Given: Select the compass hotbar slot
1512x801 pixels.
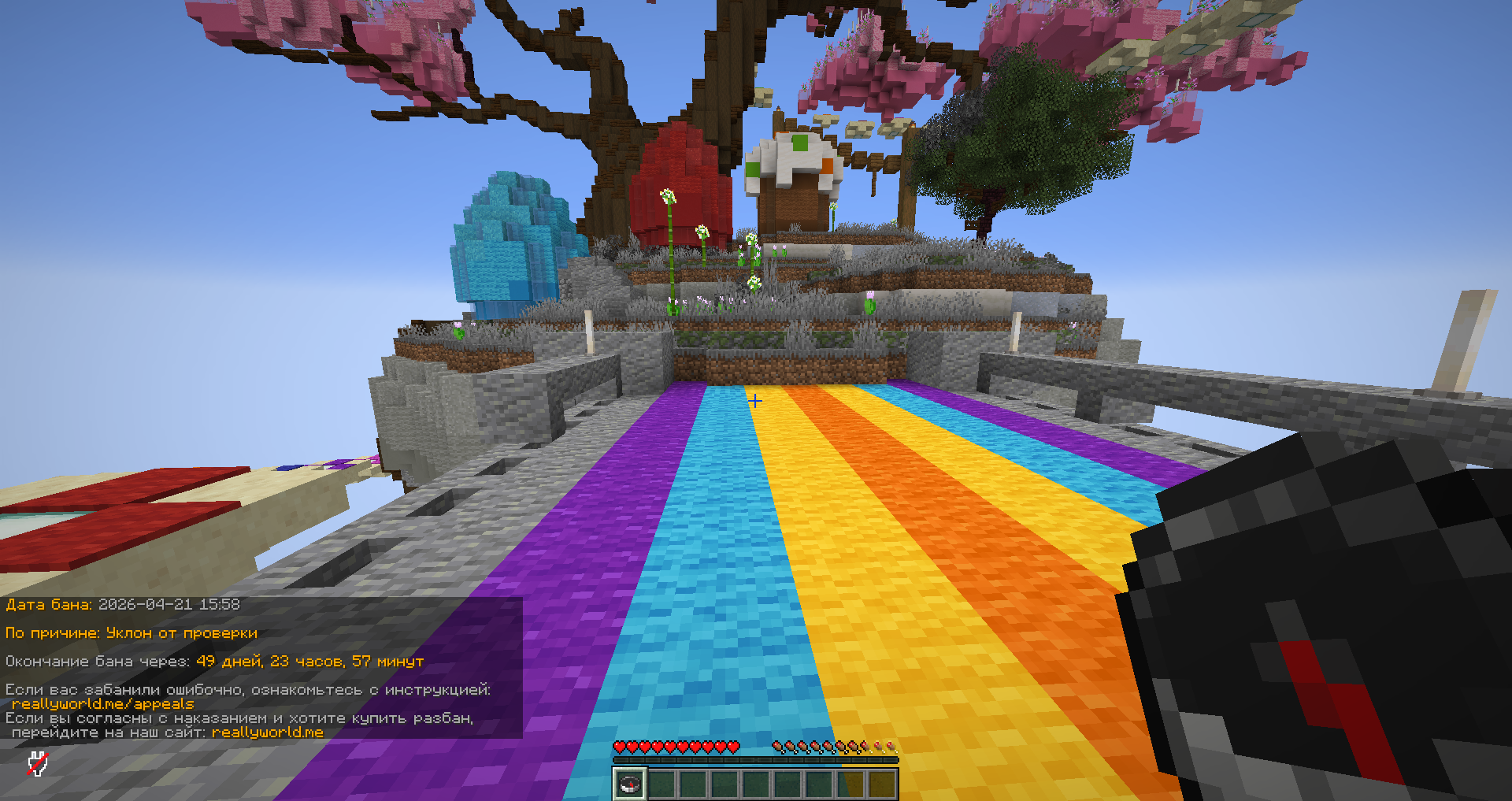Looking at the screenshot, I should (630, 784).
